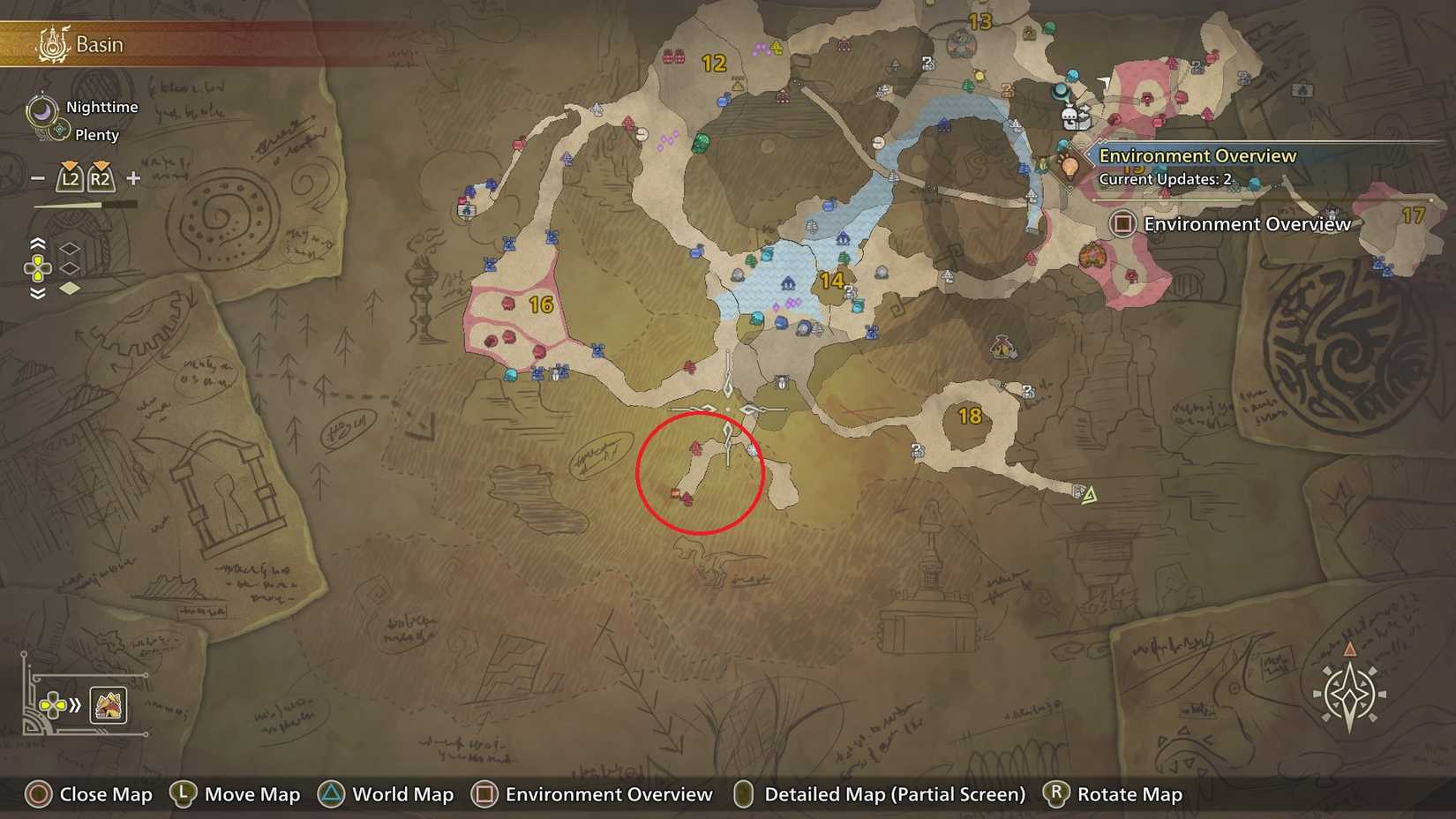The width and height of the screenshot is (1456, 819).
Task: Toggle the top map layer diamond
Action: [x=69, y=250]
